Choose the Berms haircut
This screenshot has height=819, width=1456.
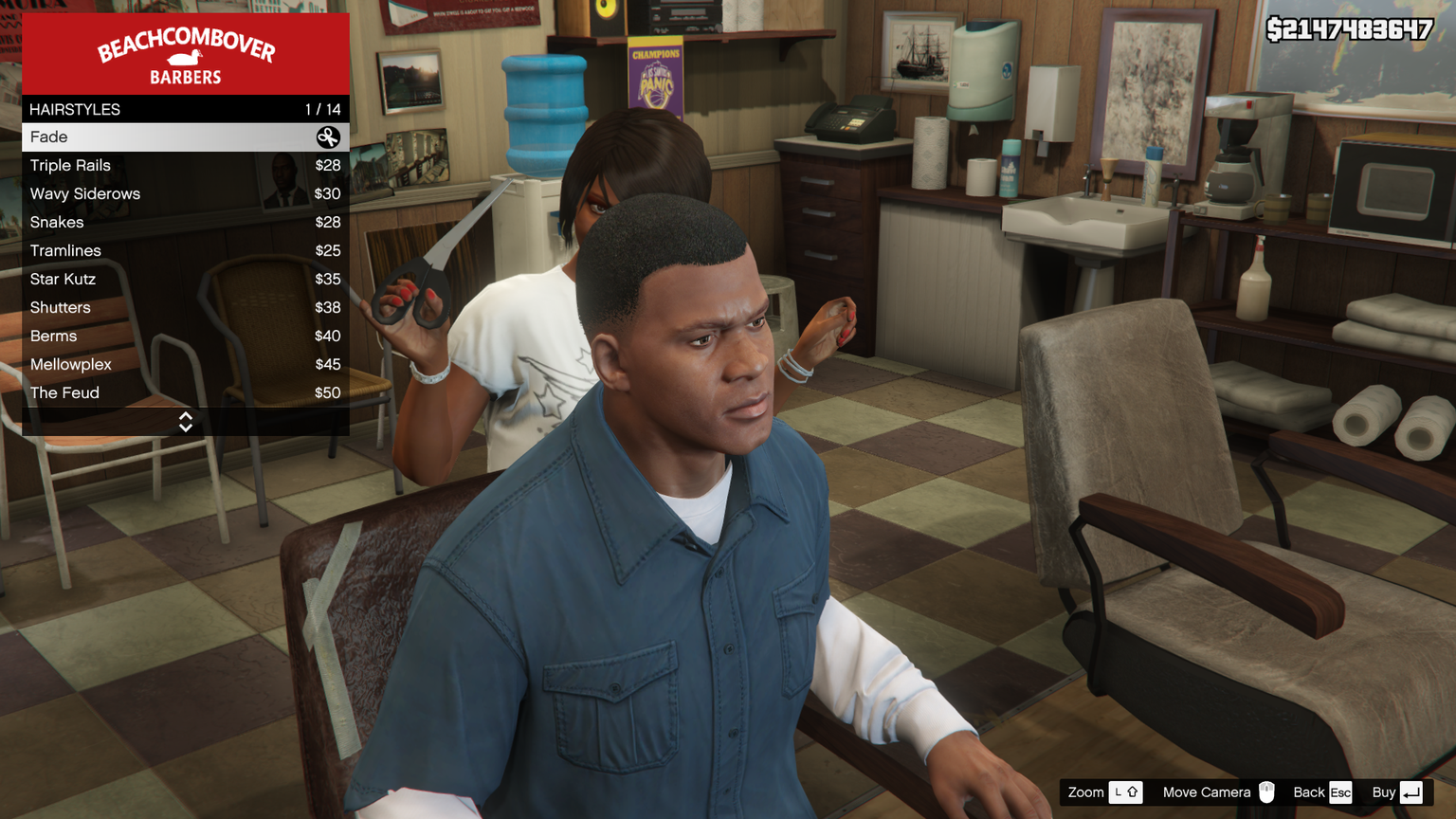pyautogui.click(x=185, y=337)
